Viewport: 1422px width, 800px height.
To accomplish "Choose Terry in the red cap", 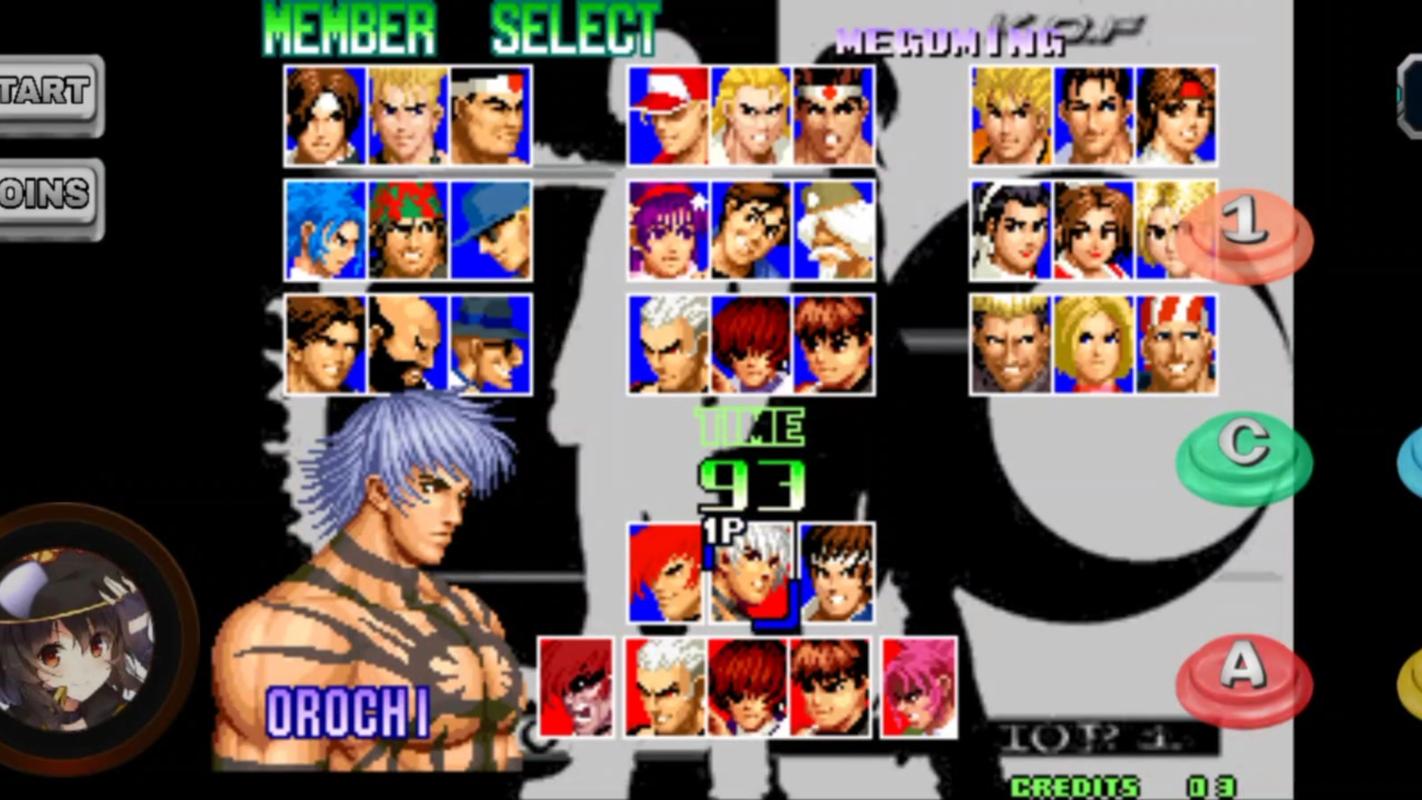I will 668,115.
